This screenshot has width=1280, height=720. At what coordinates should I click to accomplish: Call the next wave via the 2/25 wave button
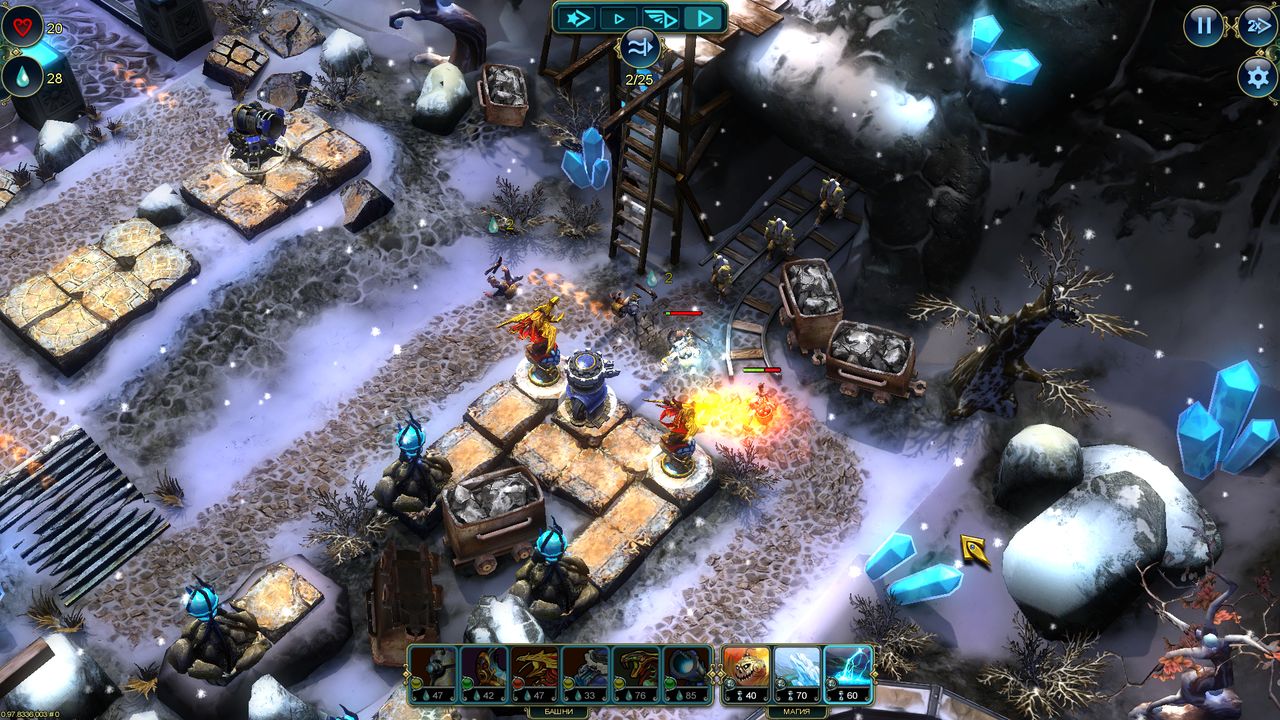point(640,48)
